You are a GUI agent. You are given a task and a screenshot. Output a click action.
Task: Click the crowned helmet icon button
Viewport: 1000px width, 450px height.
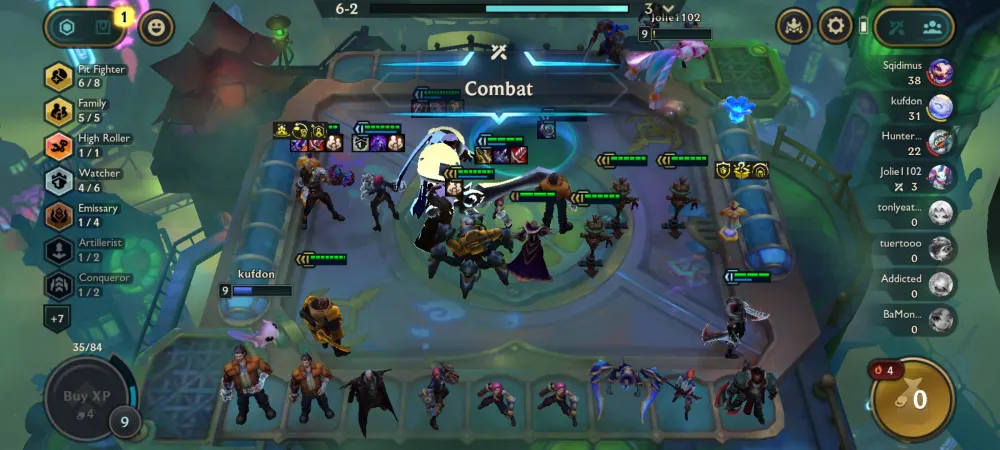click(793, 26)
